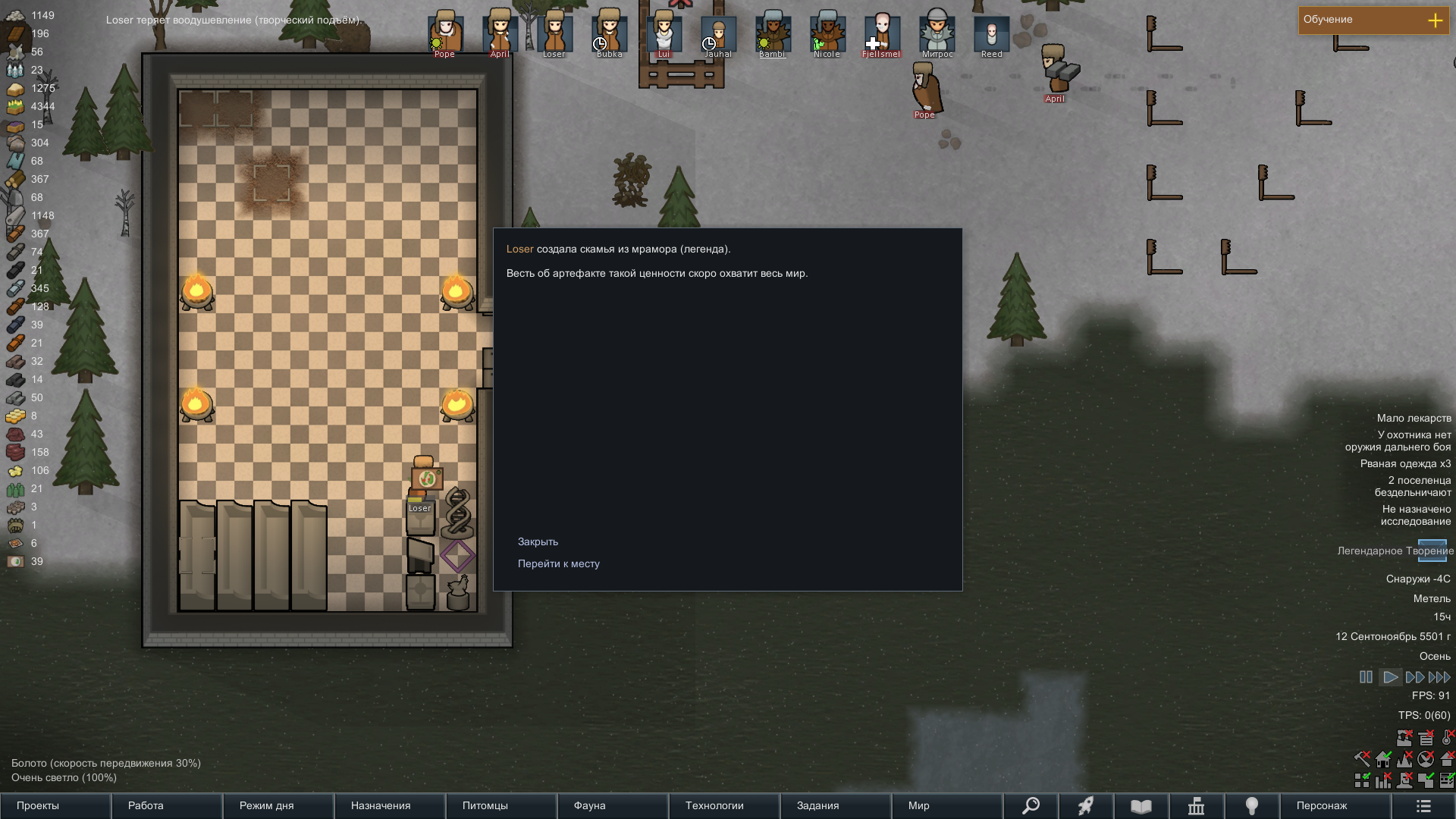Open the main menu list icon
This screenshot has width=1456, height=819.
click(1423, 805)
